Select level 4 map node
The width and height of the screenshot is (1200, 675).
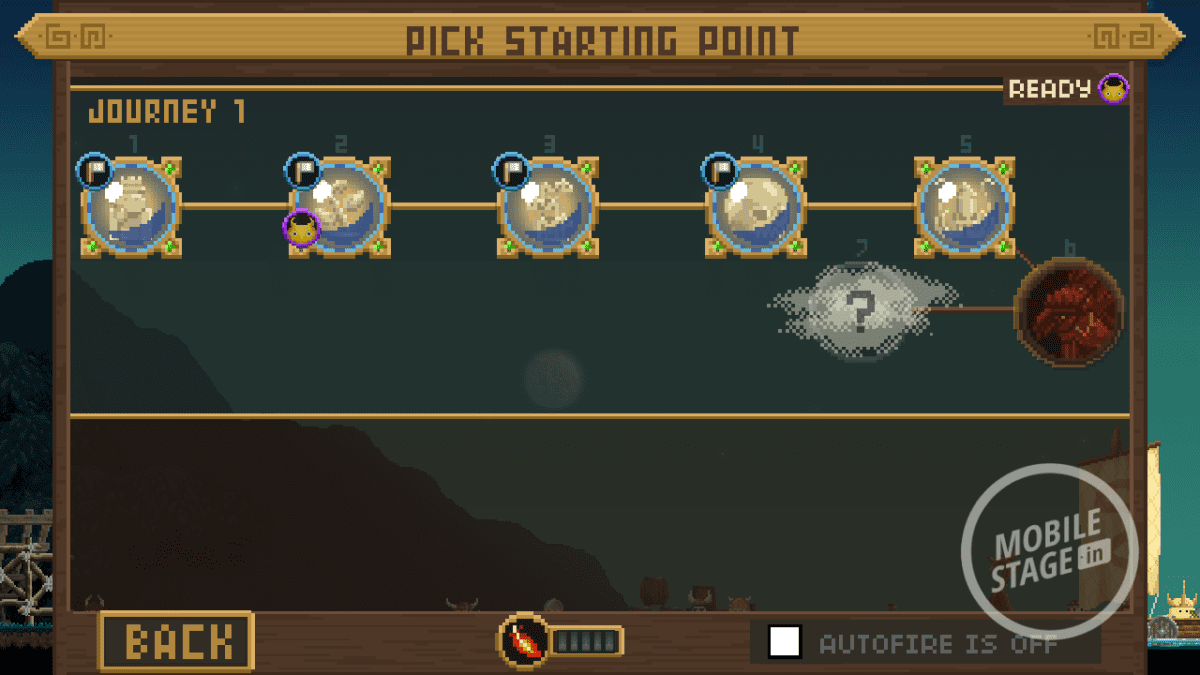coord(756,207)
